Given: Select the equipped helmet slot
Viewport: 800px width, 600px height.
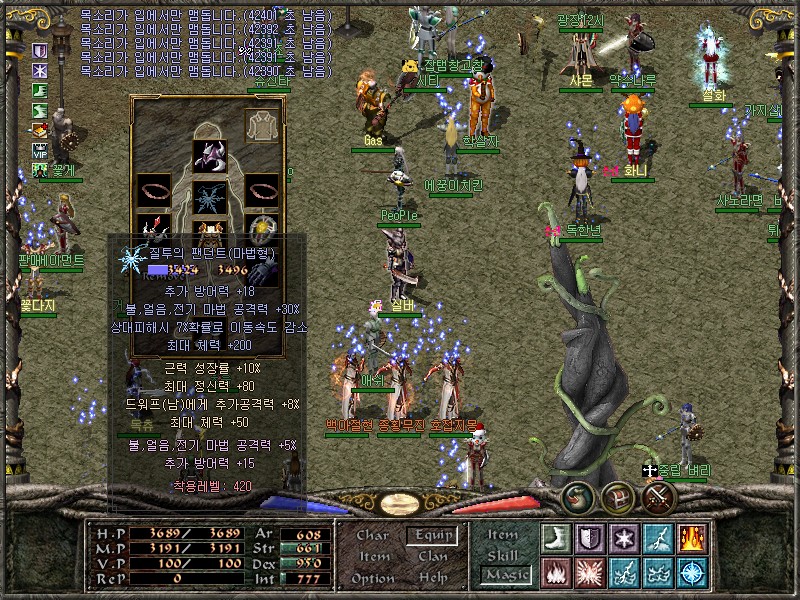Looking at the screenshot, I should (209, 156).
